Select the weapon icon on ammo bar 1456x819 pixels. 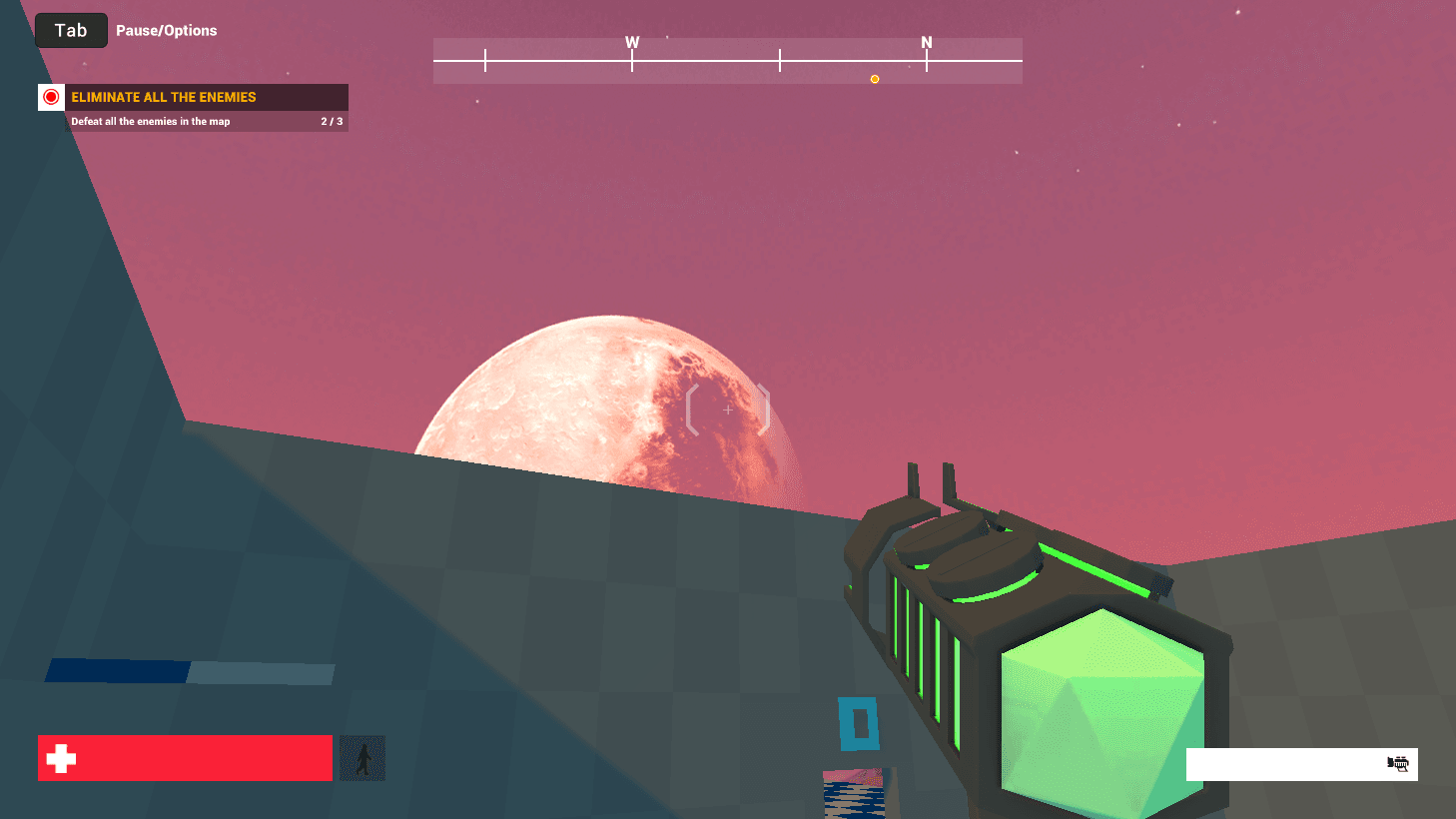pos(1398,764)
